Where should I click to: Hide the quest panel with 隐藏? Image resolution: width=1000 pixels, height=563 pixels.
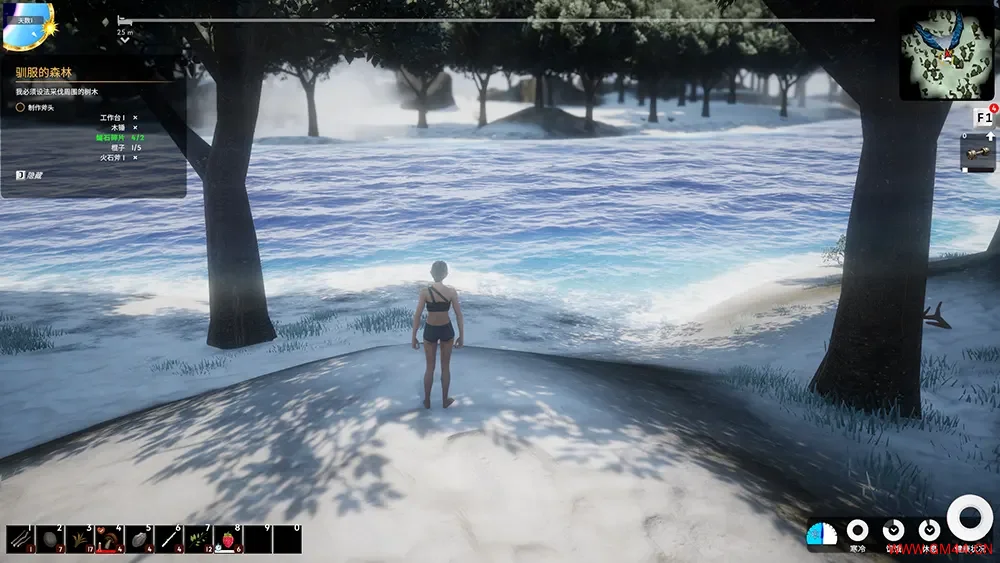[x=30, y=174]
